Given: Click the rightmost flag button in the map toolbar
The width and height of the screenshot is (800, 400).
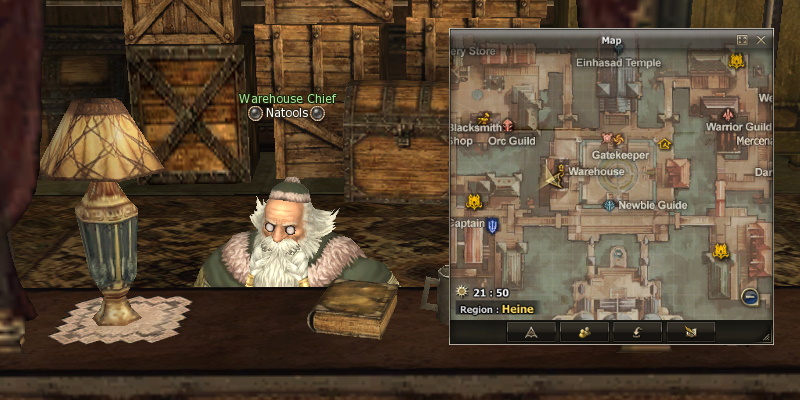Looking at the screenshot, I should (689, 331).
